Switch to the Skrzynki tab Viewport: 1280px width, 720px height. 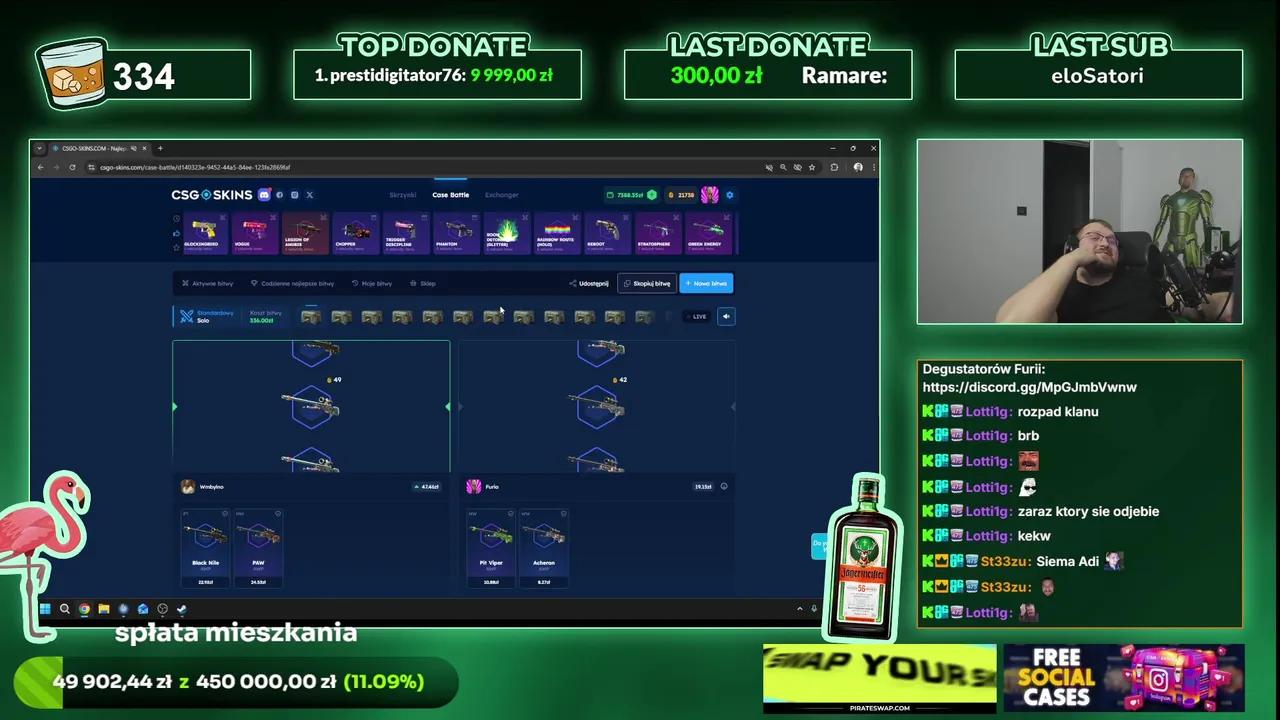coord(402,195)
